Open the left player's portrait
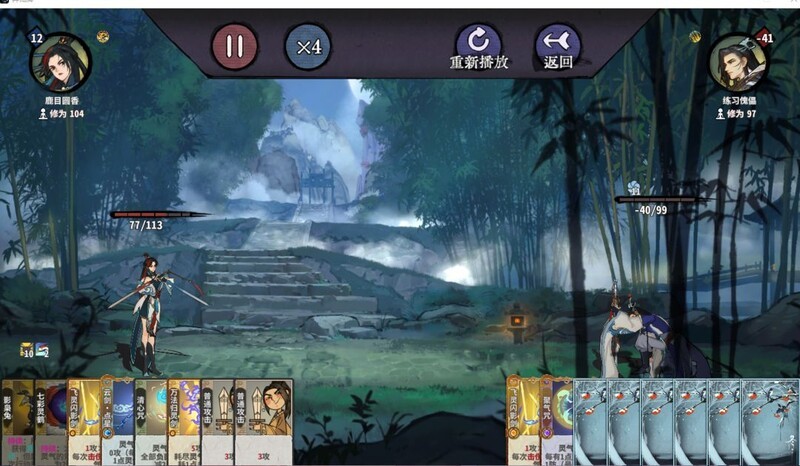Viewport: 800px width, 466px height. [x=60, y=62]
